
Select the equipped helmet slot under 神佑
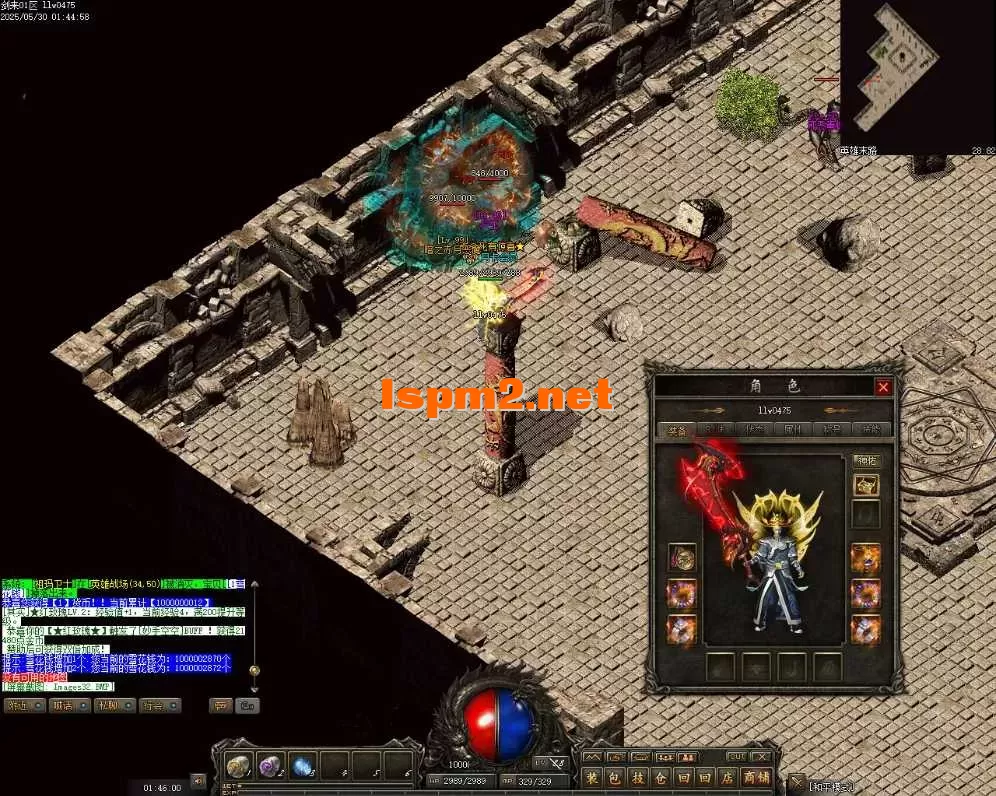point(866,485)
